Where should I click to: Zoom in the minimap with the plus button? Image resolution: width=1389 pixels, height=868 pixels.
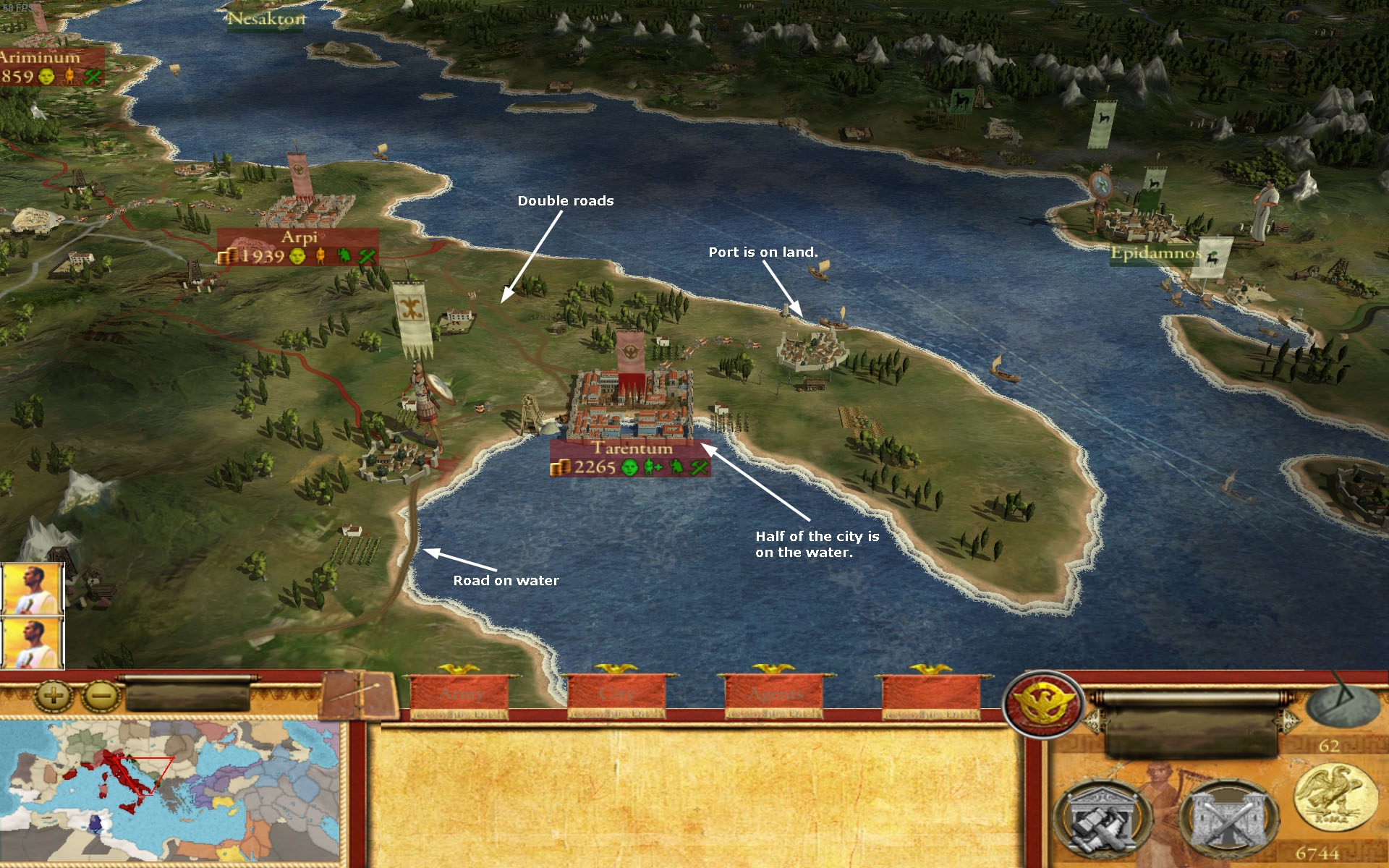click(x=52, y=697)
